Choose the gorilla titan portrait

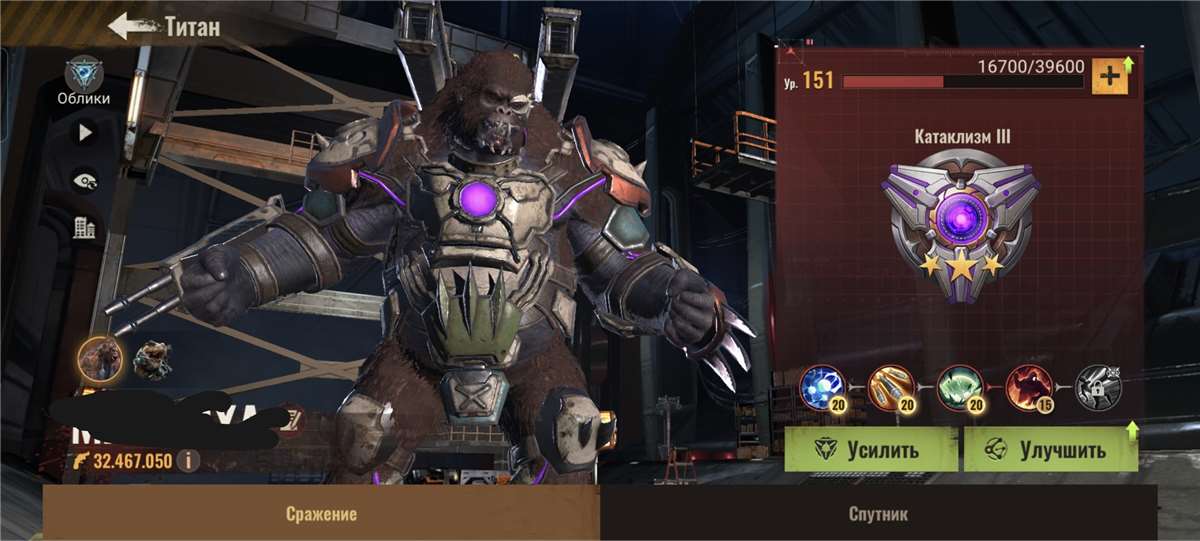point(101,358)
